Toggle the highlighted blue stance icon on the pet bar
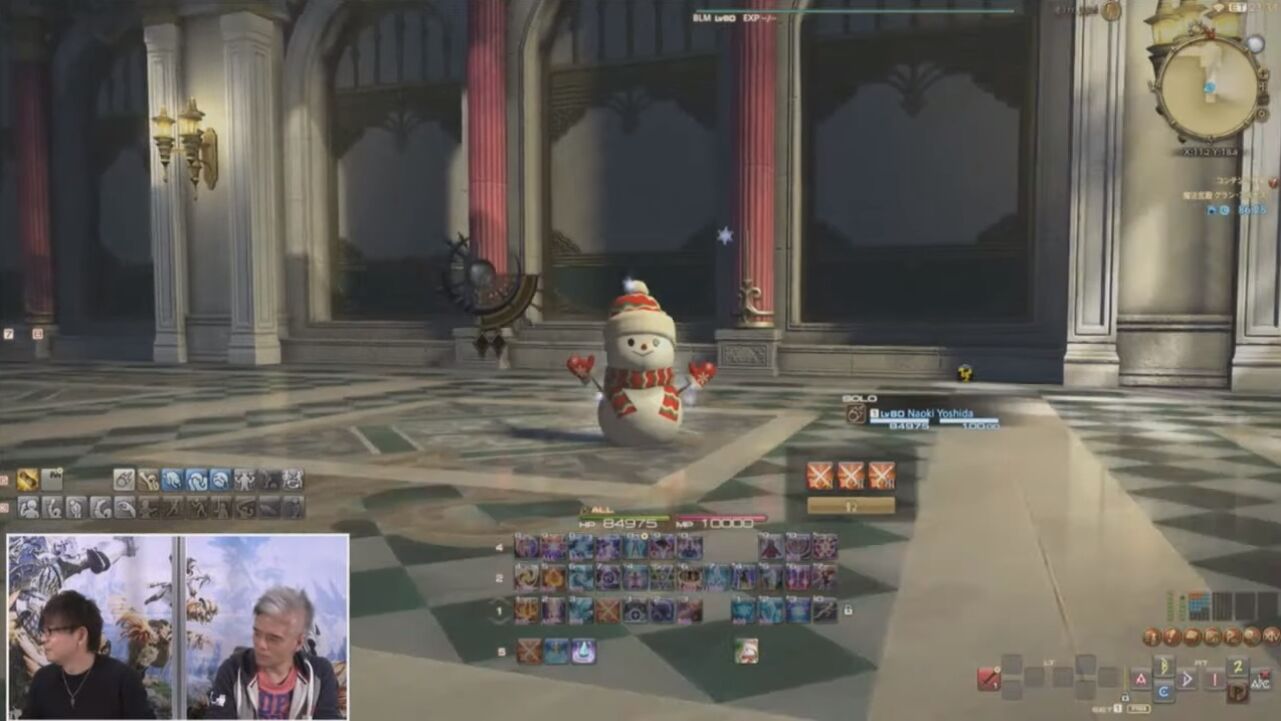The height and width of the screenshot is (721, 1281). click(172, 479)
